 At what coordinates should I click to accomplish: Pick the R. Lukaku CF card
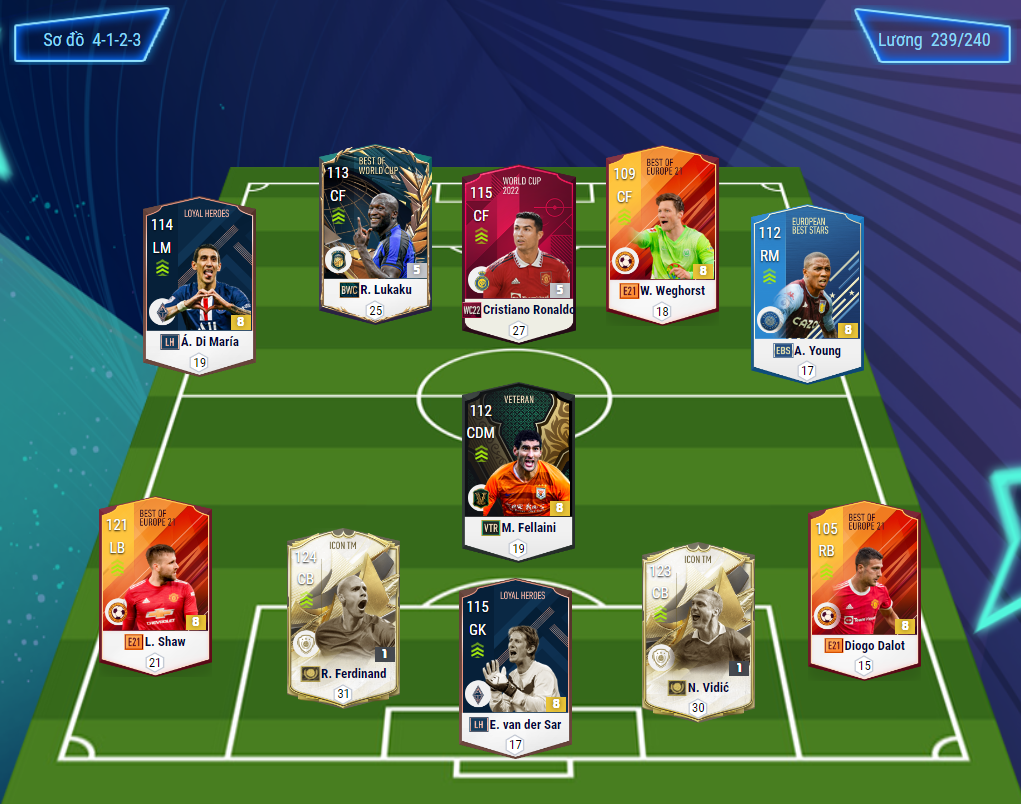(375, 228)
